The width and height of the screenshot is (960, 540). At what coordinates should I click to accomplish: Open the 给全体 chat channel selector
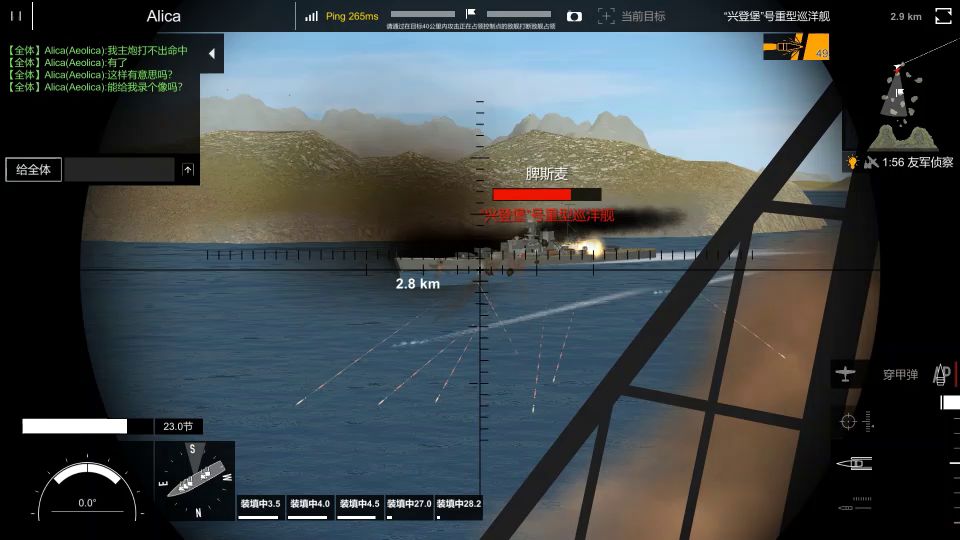tap(34, 170)
